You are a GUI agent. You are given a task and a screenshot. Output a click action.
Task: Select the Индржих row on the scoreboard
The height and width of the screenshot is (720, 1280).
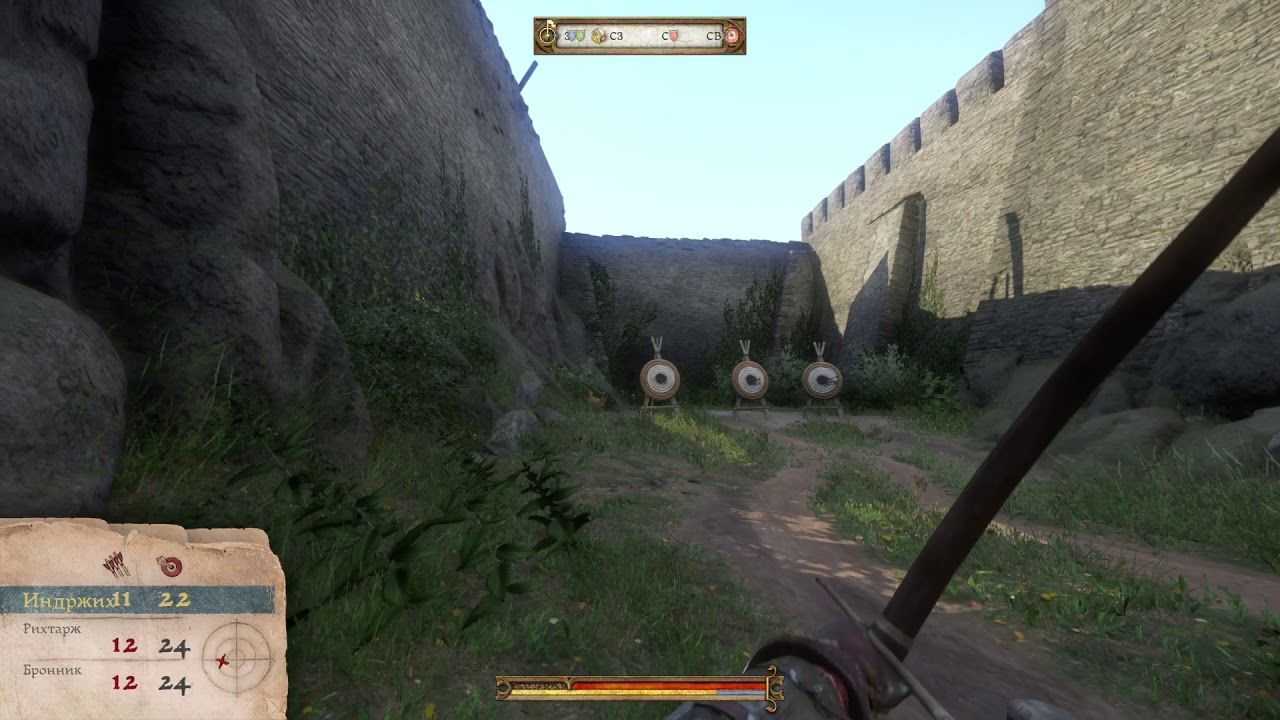(136, 600)
